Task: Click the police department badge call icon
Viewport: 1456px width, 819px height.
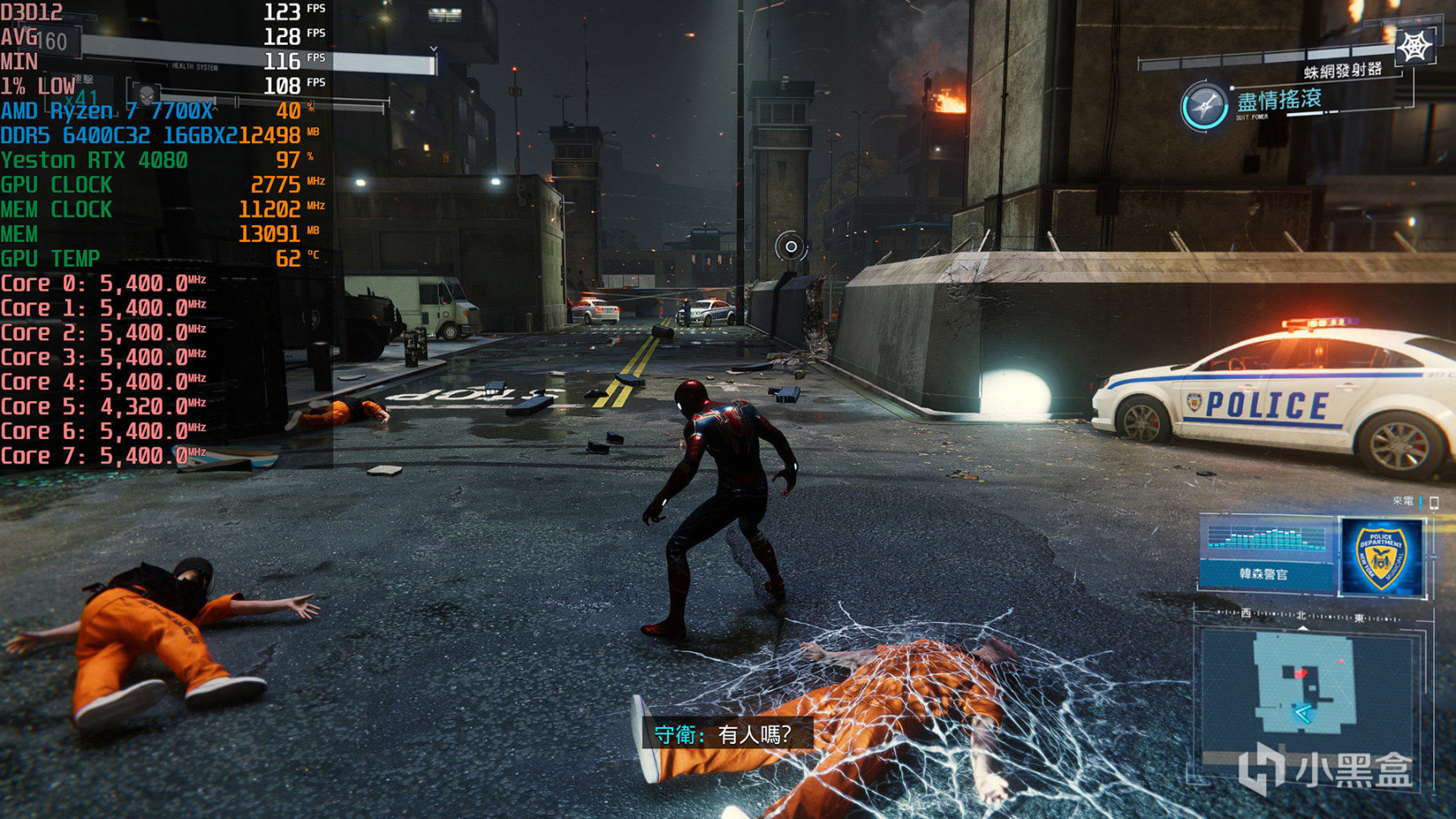Action: 1380,557
